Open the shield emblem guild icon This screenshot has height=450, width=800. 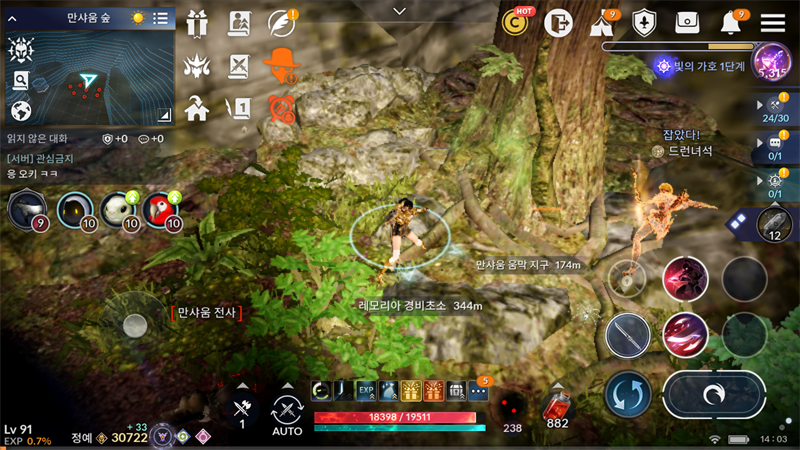[645, 23]
